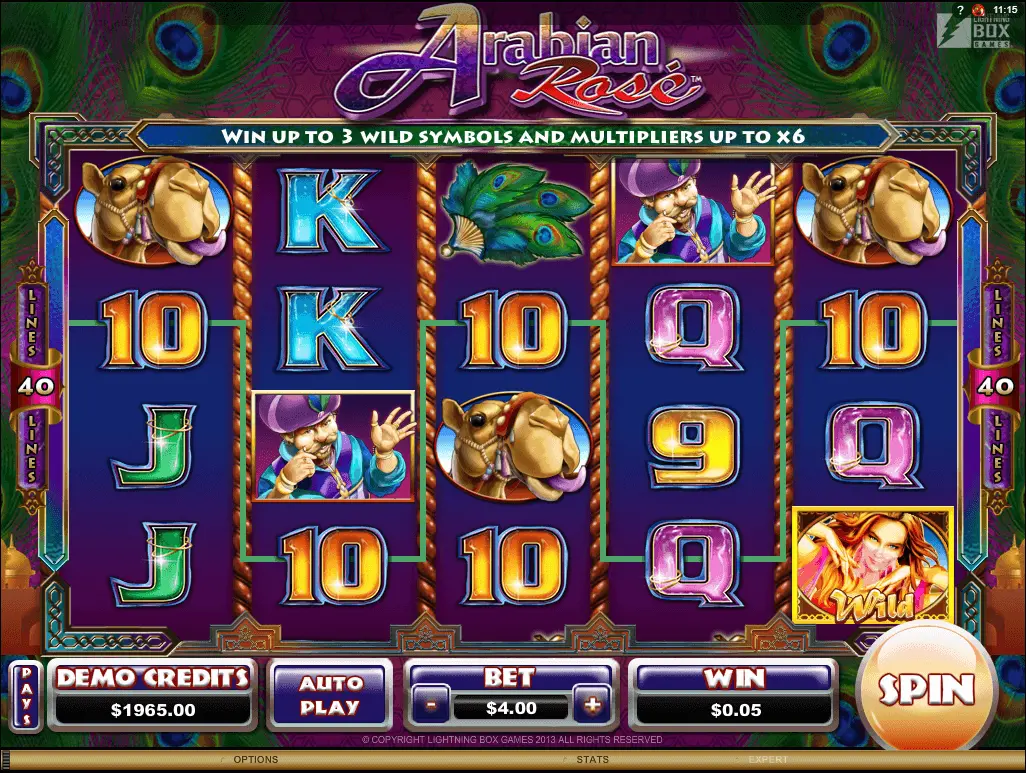
Task: Spin the reels with the SPIN button
Action: tap(926, 689)
